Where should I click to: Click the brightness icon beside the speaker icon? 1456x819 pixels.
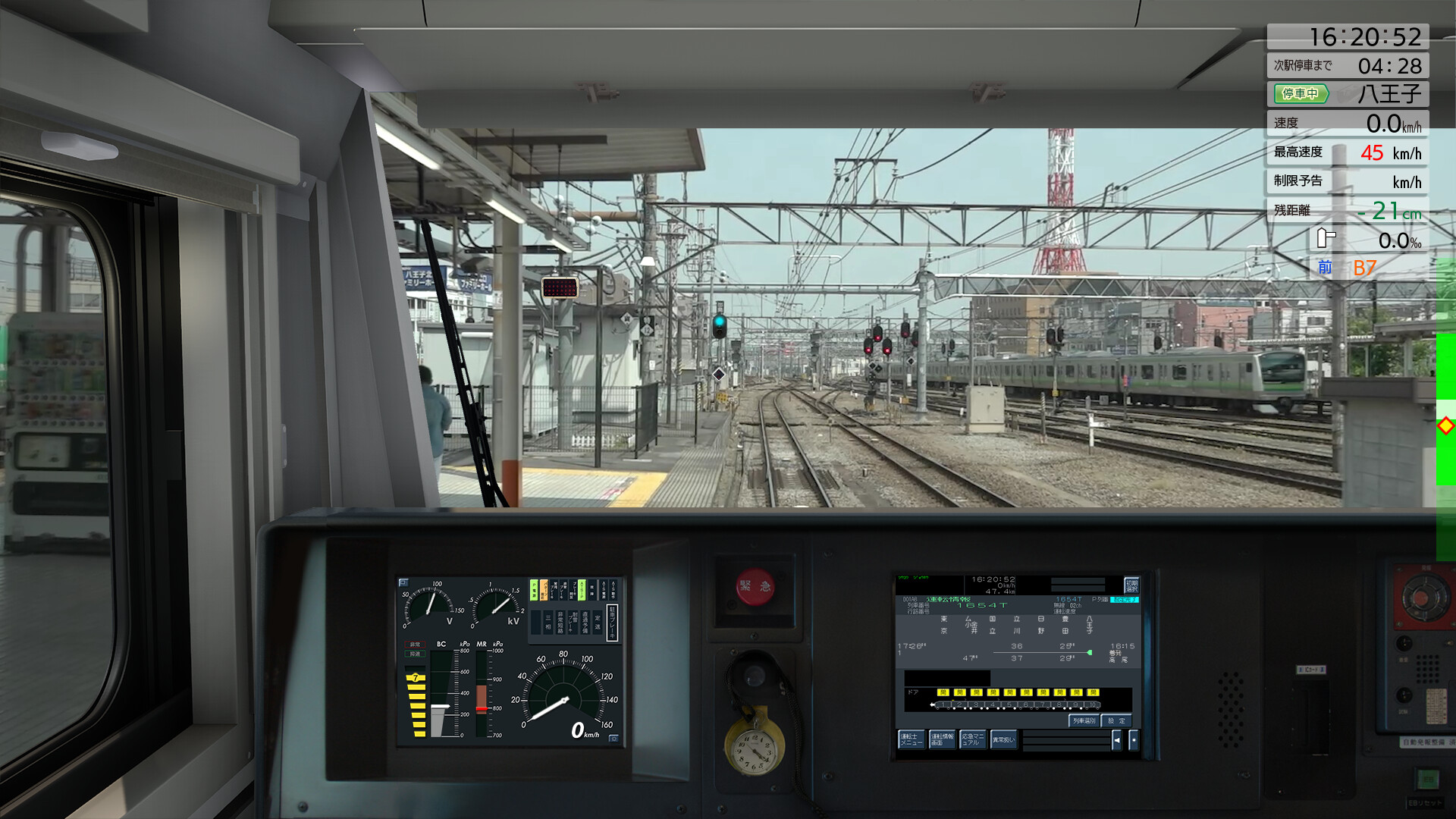(x=1134, y=739)
